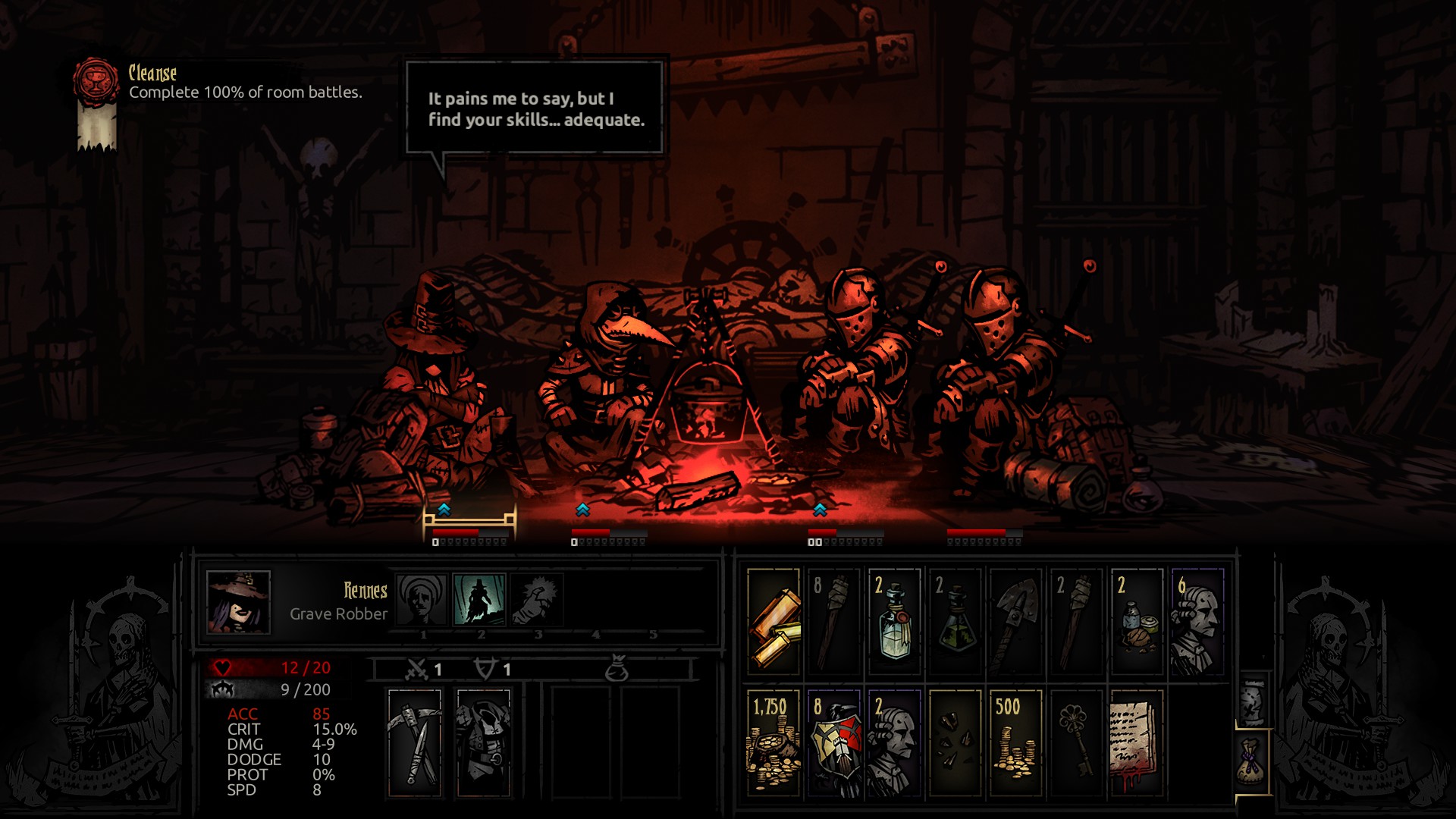Pick the stack of 8 torches

(833, 622)
